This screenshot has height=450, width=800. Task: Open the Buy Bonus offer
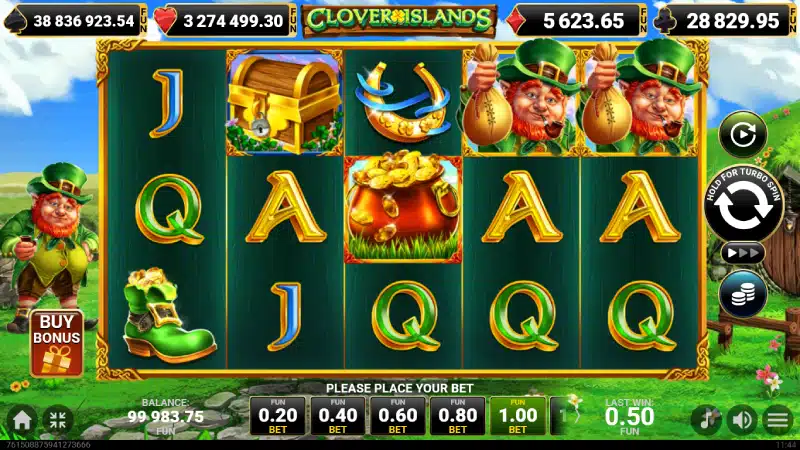[55, 343]
